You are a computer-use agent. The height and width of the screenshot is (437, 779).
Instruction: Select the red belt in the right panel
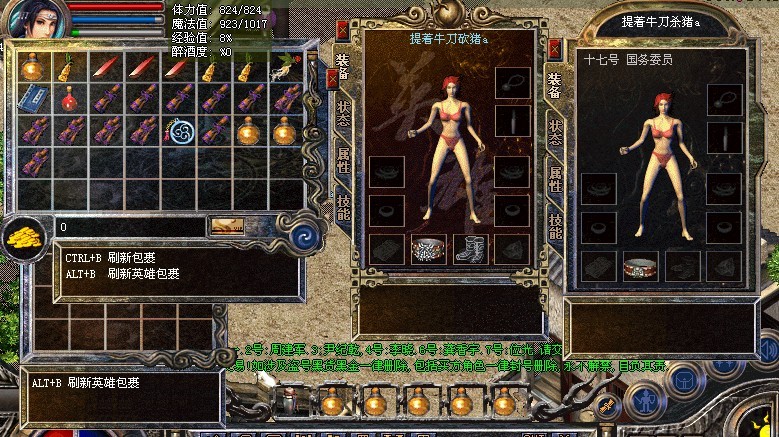tap(641, 266)
